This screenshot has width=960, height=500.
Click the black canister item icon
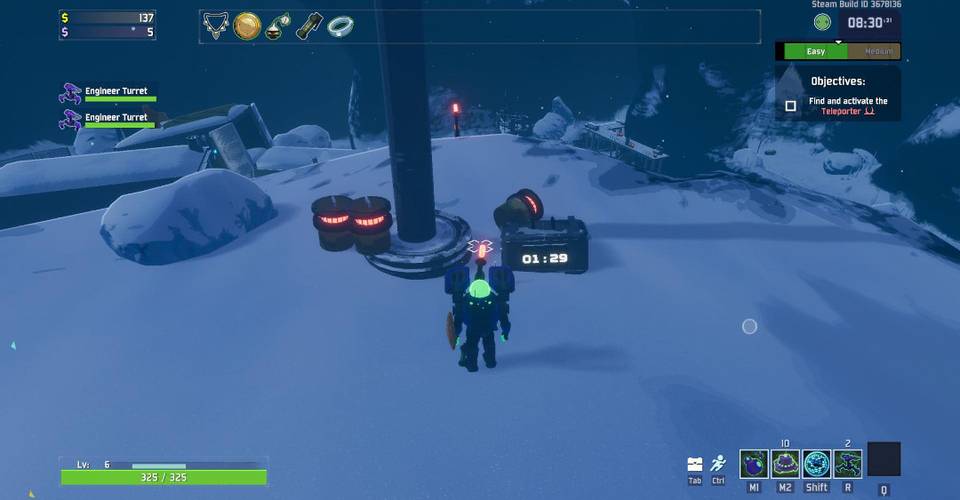point(310,26)
